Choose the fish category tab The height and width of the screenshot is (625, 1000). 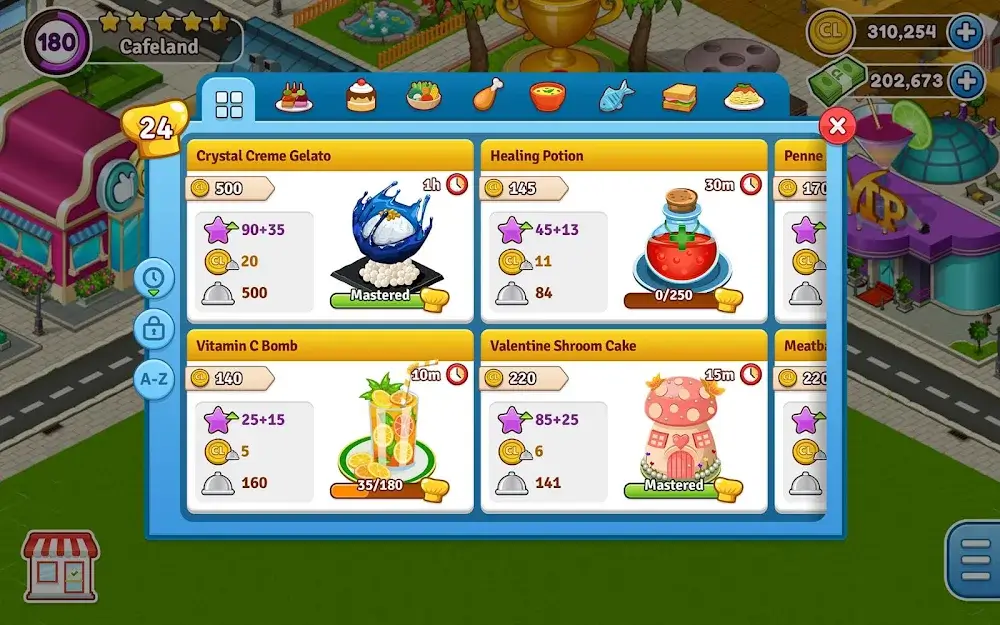click(x=616, y=96)
